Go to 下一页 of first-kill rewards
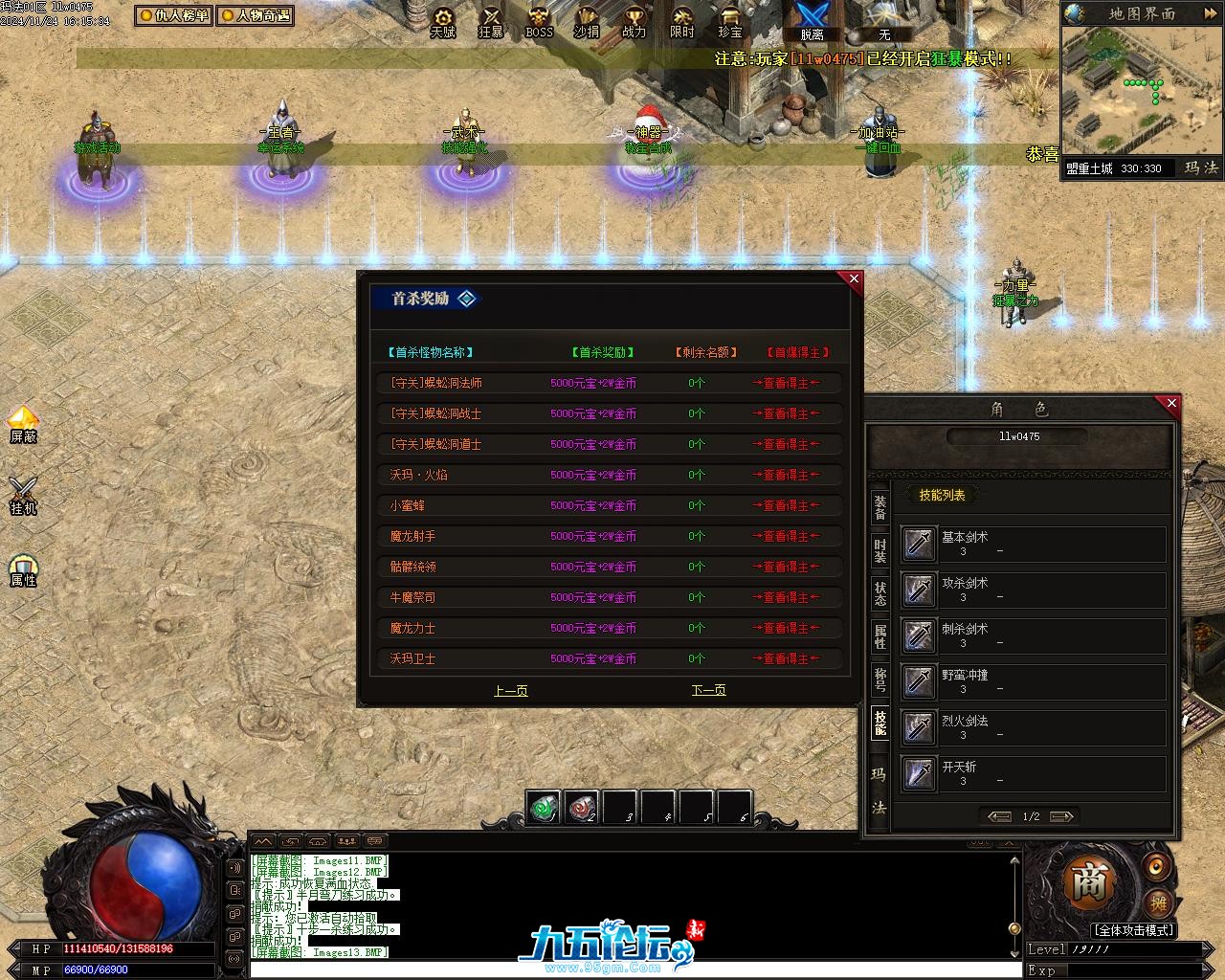Screen dimensions: 1225x980 coord(708,690)
